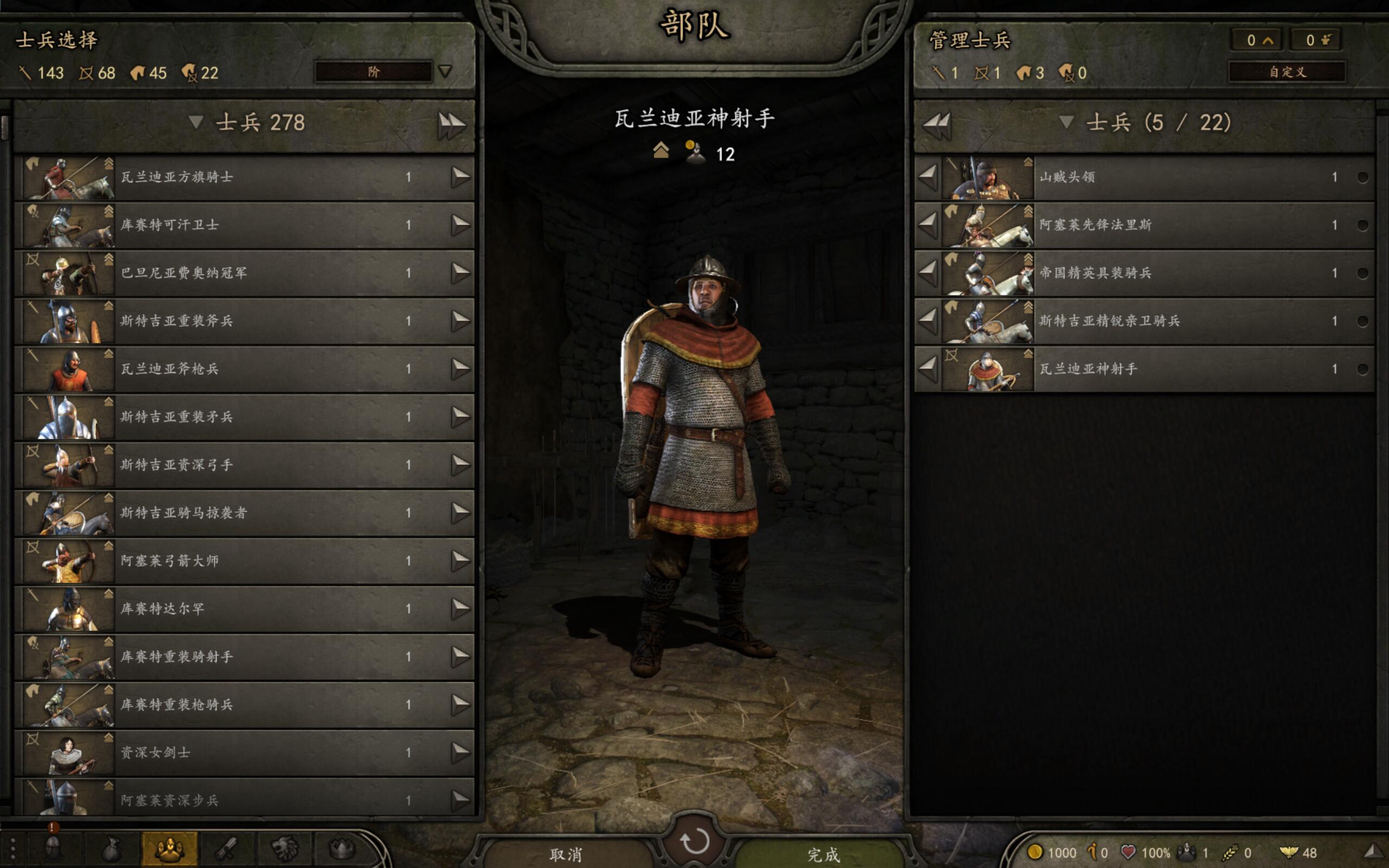Click the 取消 cancel button
Viewport: 1389px width, 868px height.
(x=566, y=854)
